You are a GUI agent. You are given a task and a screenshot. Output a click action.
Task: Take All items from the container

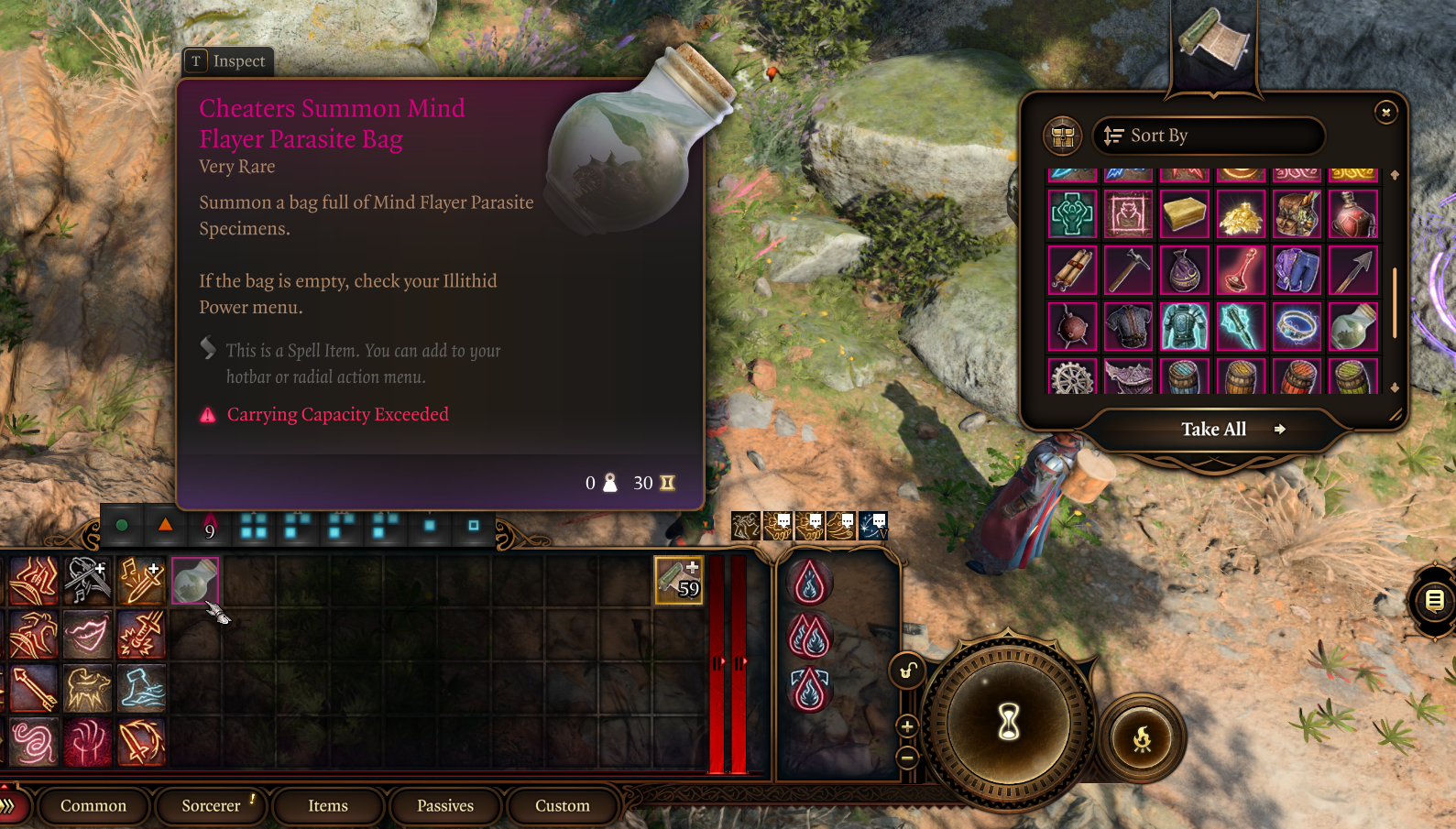pyautogui.click(x=1213, y=429)
